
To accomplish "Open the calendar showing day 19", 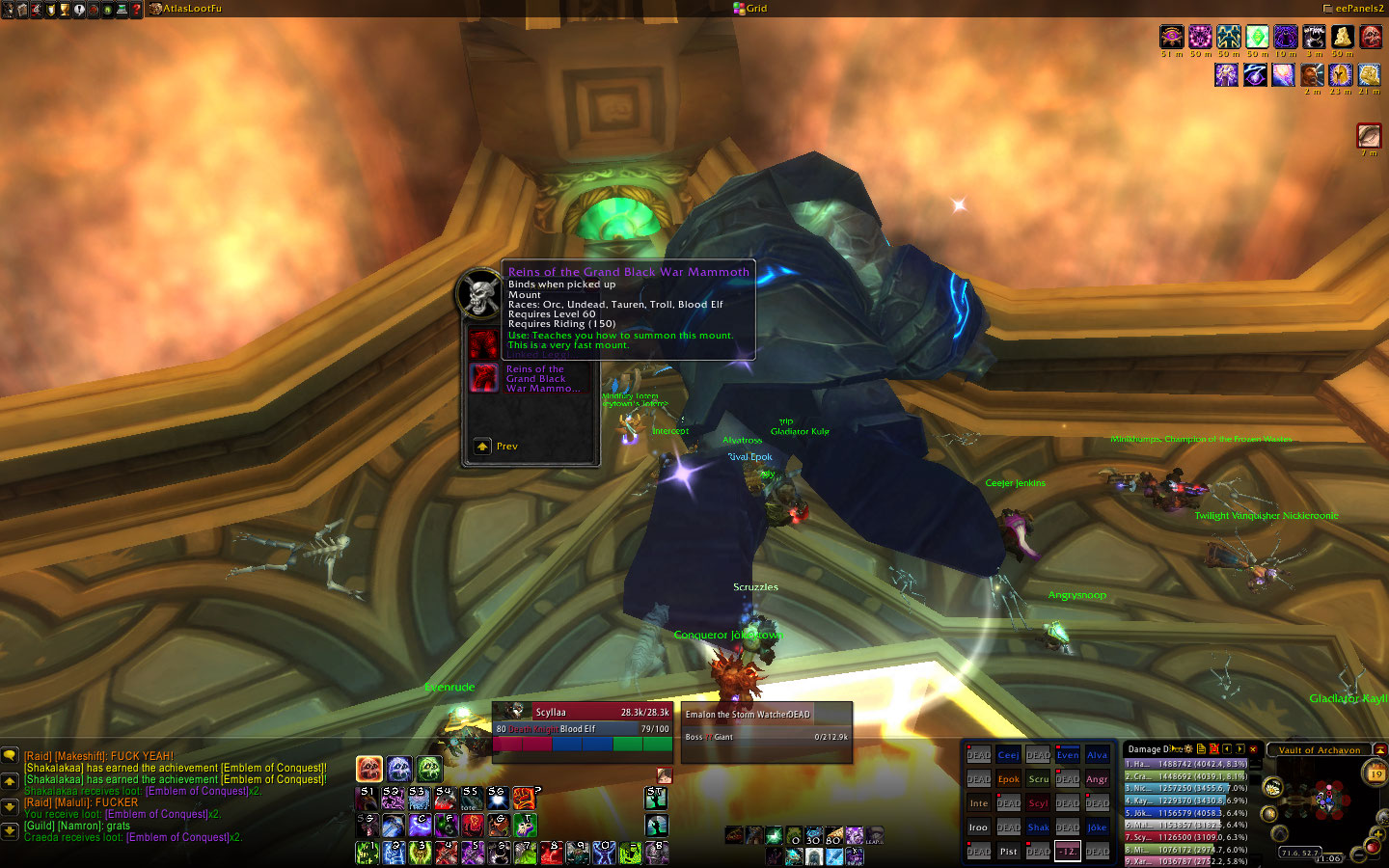I will [1375, 773].
